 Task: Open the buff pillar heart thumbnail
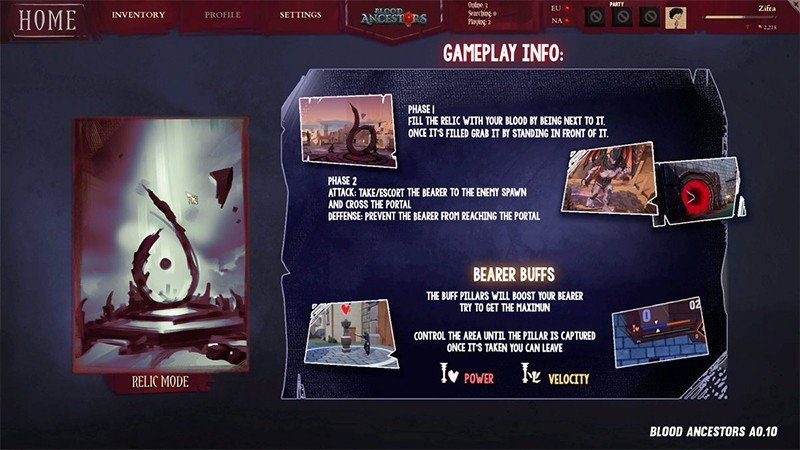346,331
